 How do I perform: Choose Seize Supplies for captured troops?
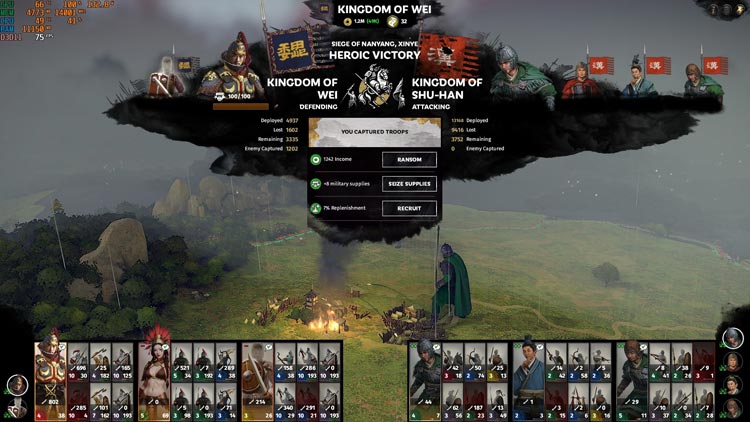[409, 184]
